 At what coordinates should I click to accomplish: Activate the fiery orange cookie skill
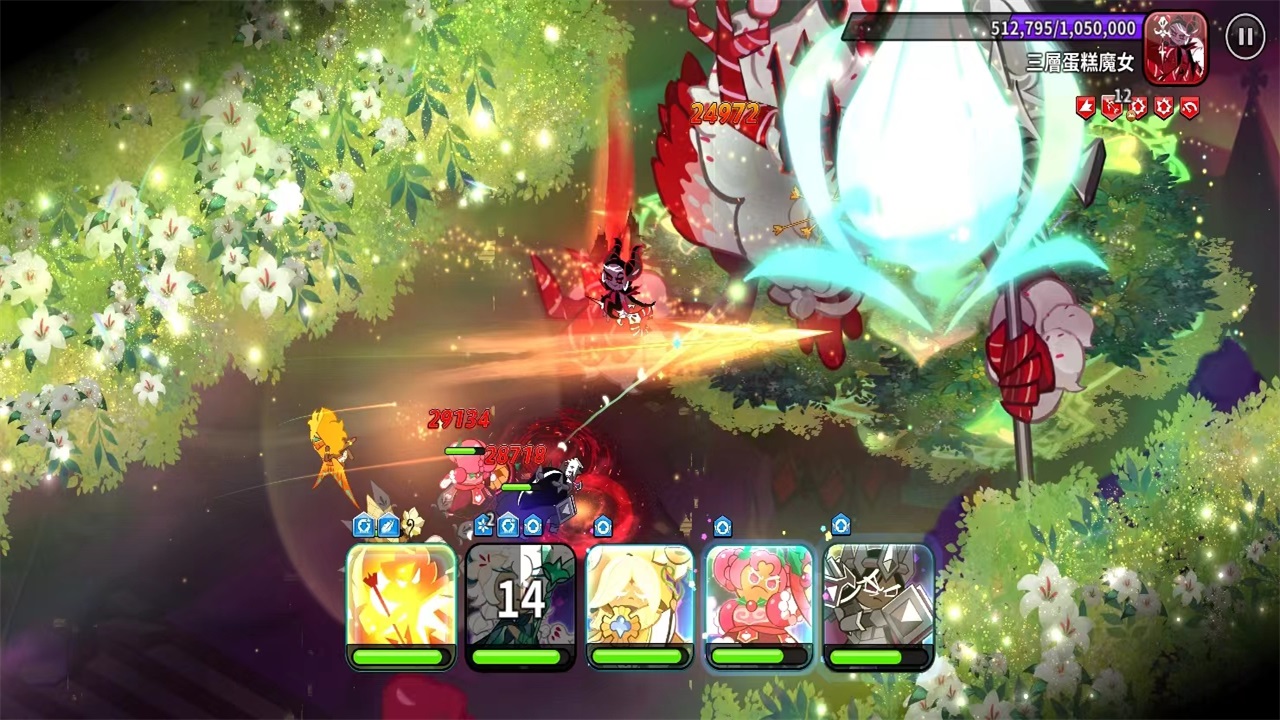pyautogui.click(x=401, y=597)
